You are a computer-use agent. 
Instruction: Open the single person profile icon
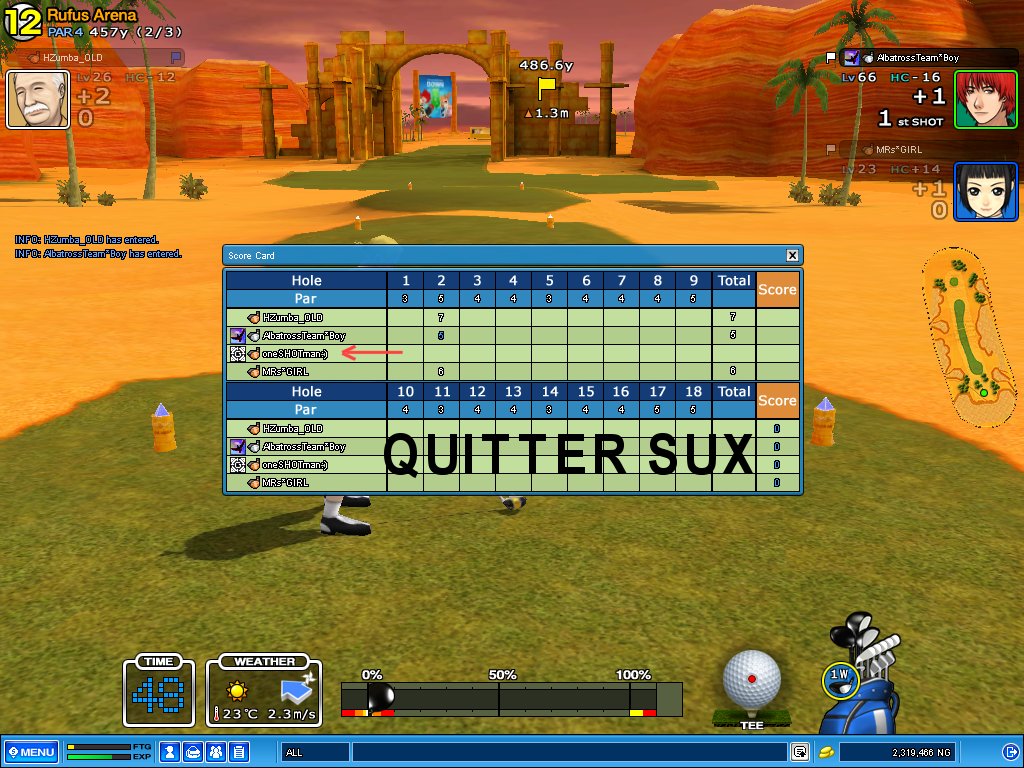pyautogui.click(x=171, y=752)
